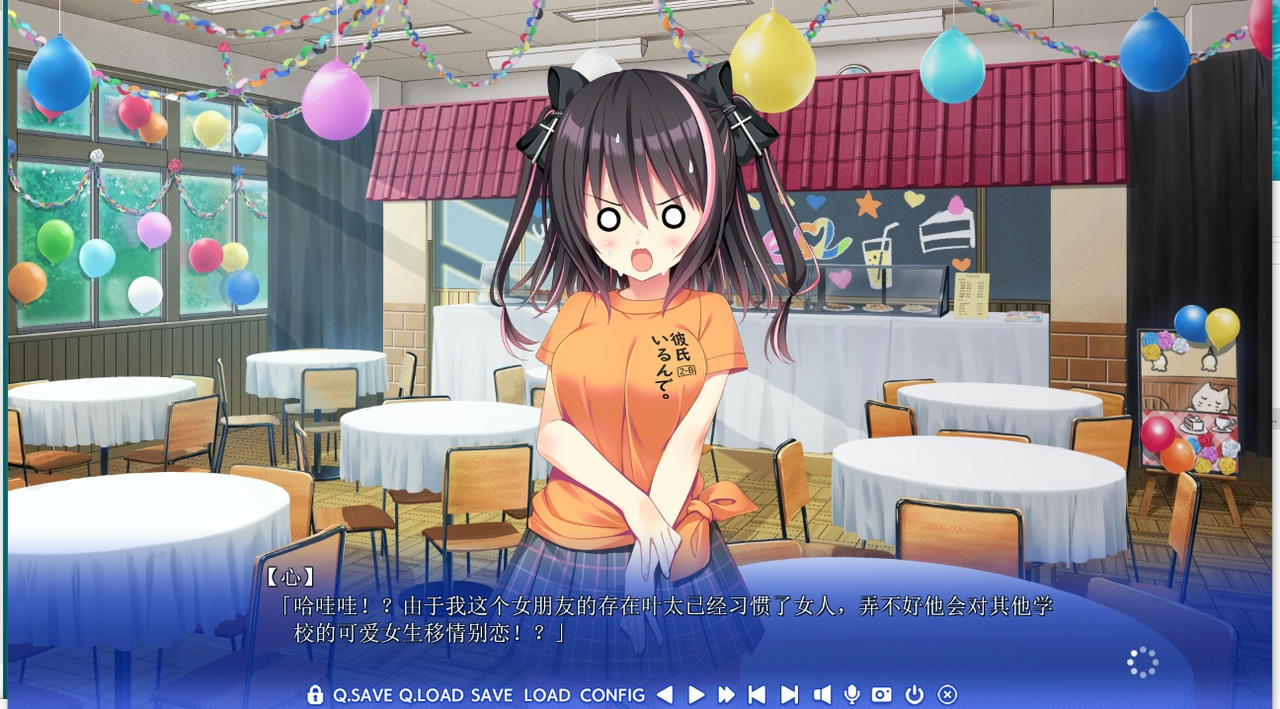Image resolution: width=1280 pixels, height=709 pixels.
Task: Jump ahead with the next-scene button
Action: (x=789, y=695)
